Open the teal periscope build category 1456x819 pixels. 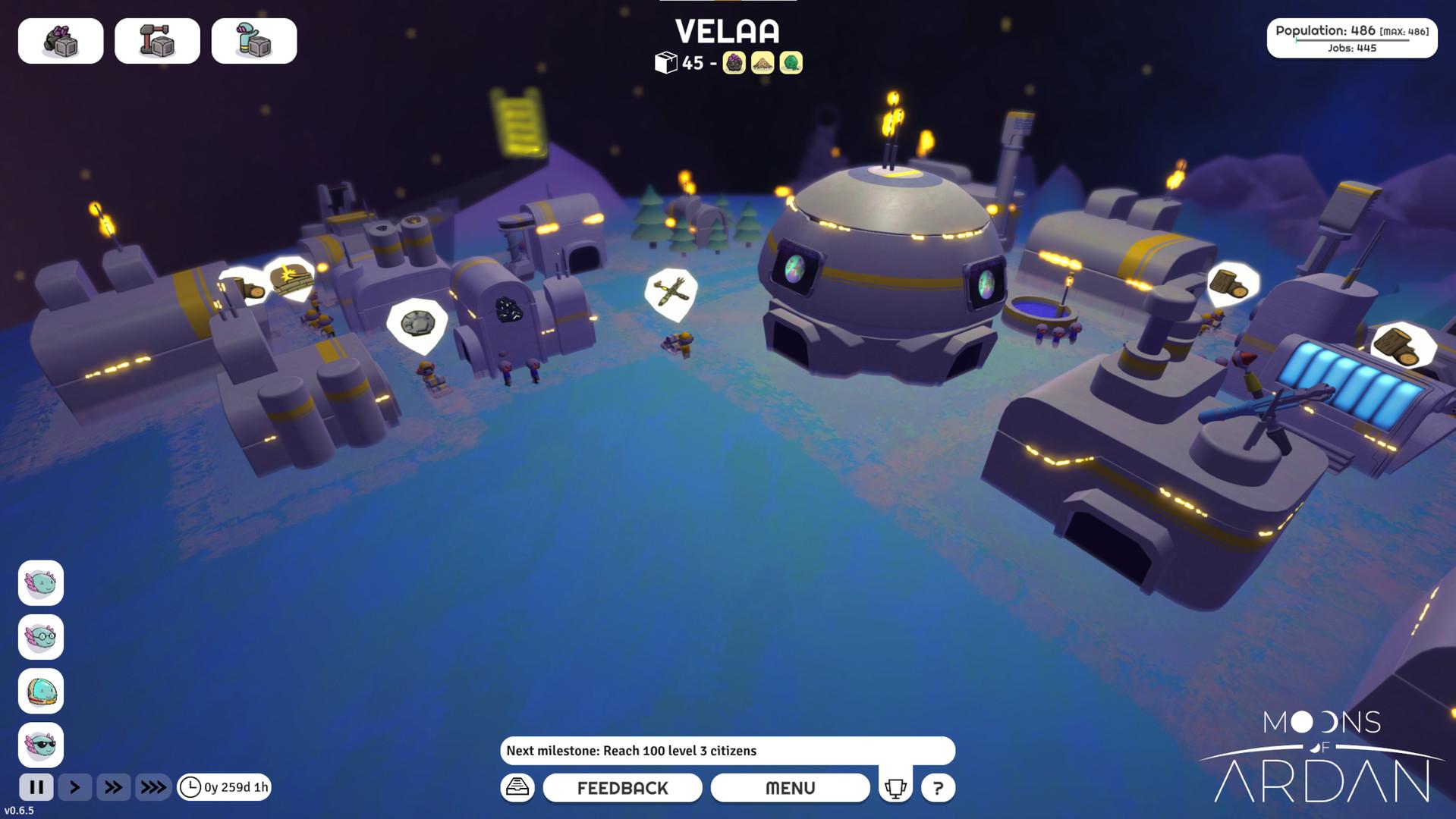[x=254, y=41]
